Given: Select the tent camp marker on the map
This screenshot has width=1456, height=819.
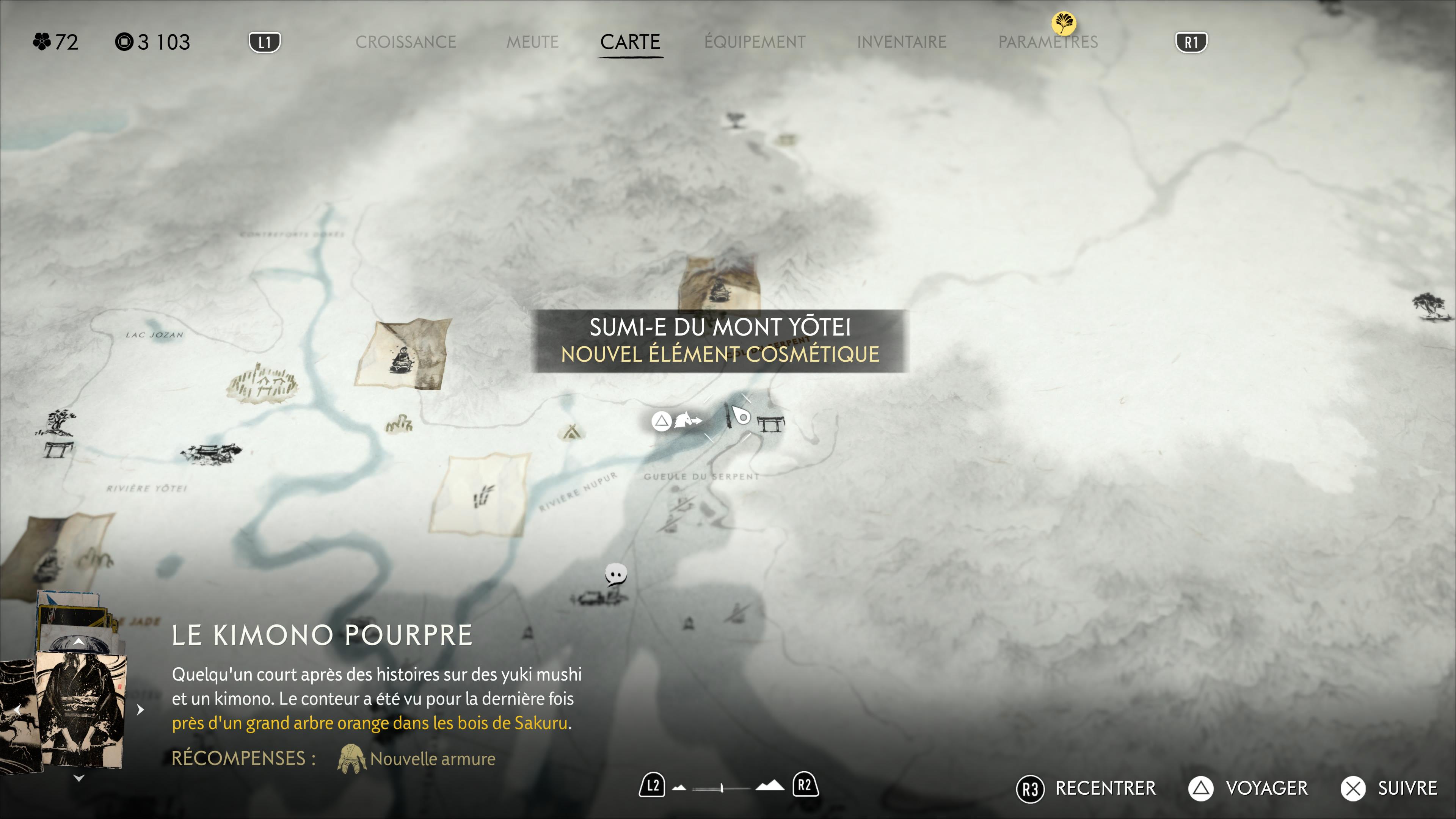Looking at the screenshot, I should (x=571, y=432).
